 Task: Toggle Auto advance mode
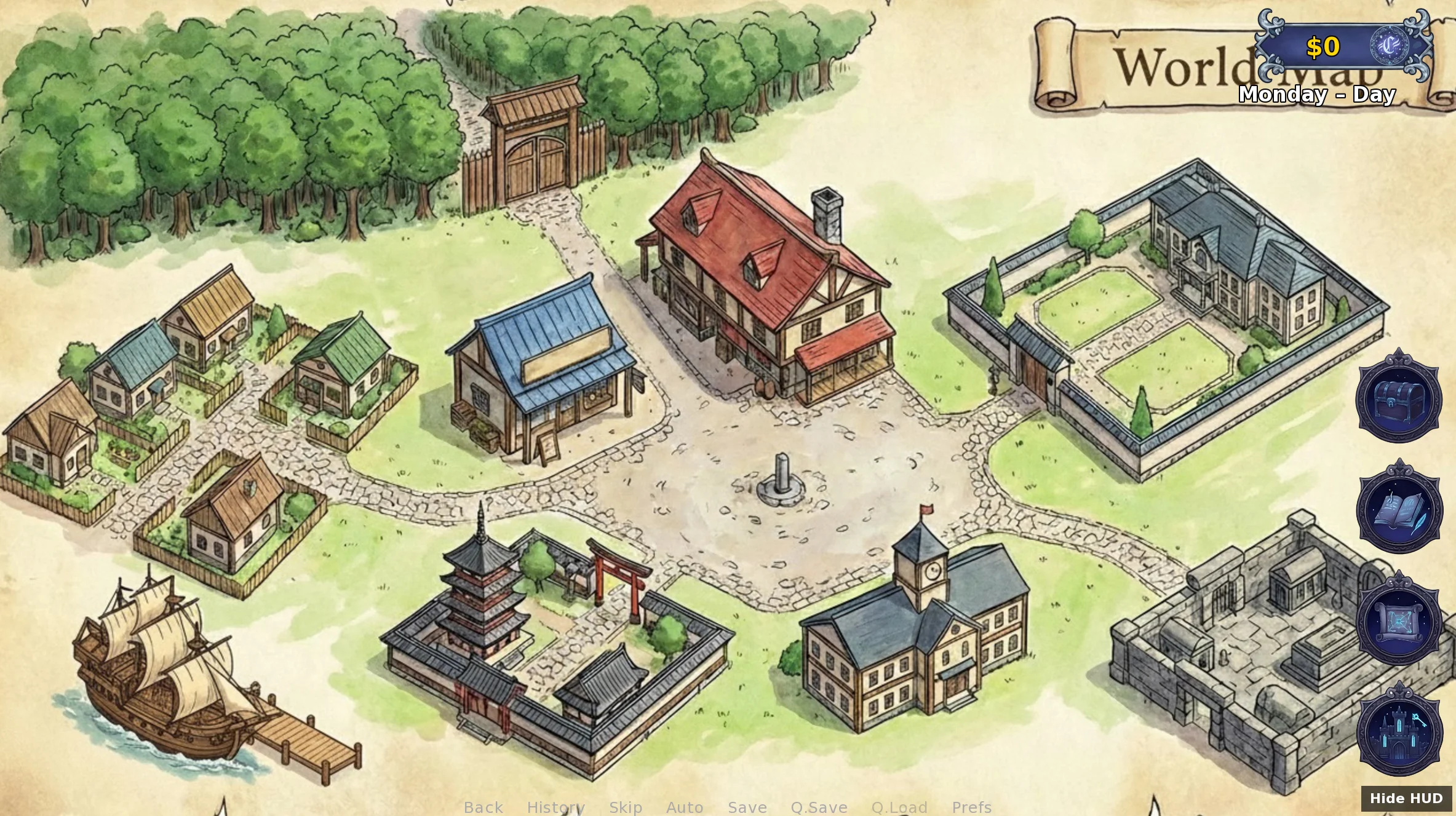pyautogui.click(x=685, y=807)
